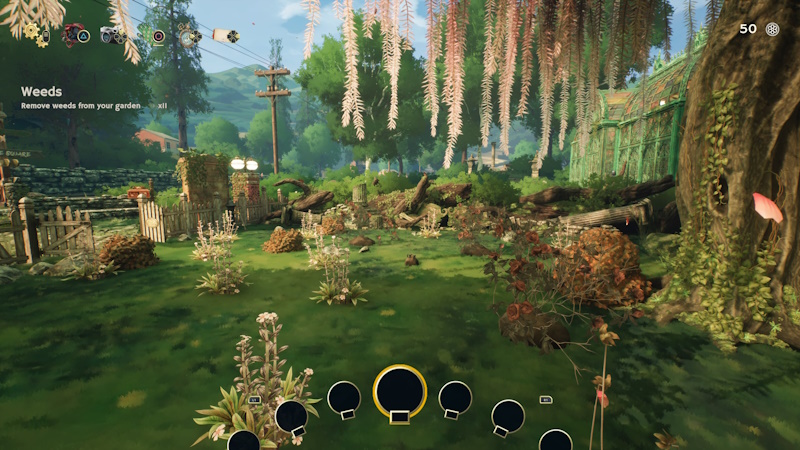Viewport: 800px width, 450px height.
Task: Select the gold-ringed tool wheel slot
Action: coord(400,391)
